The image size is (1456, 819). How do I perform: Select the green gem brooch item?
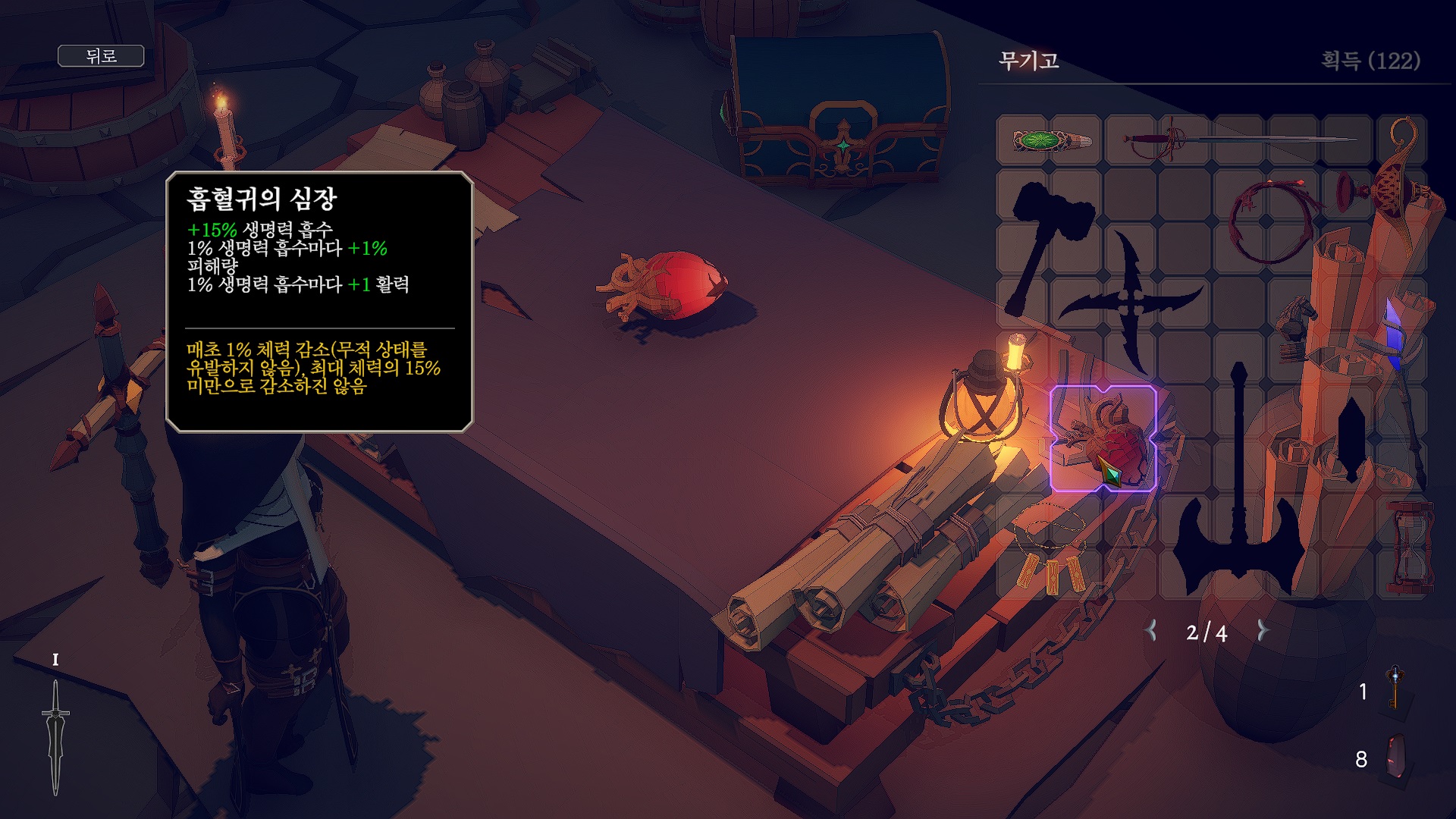(x=1051, y=140)
